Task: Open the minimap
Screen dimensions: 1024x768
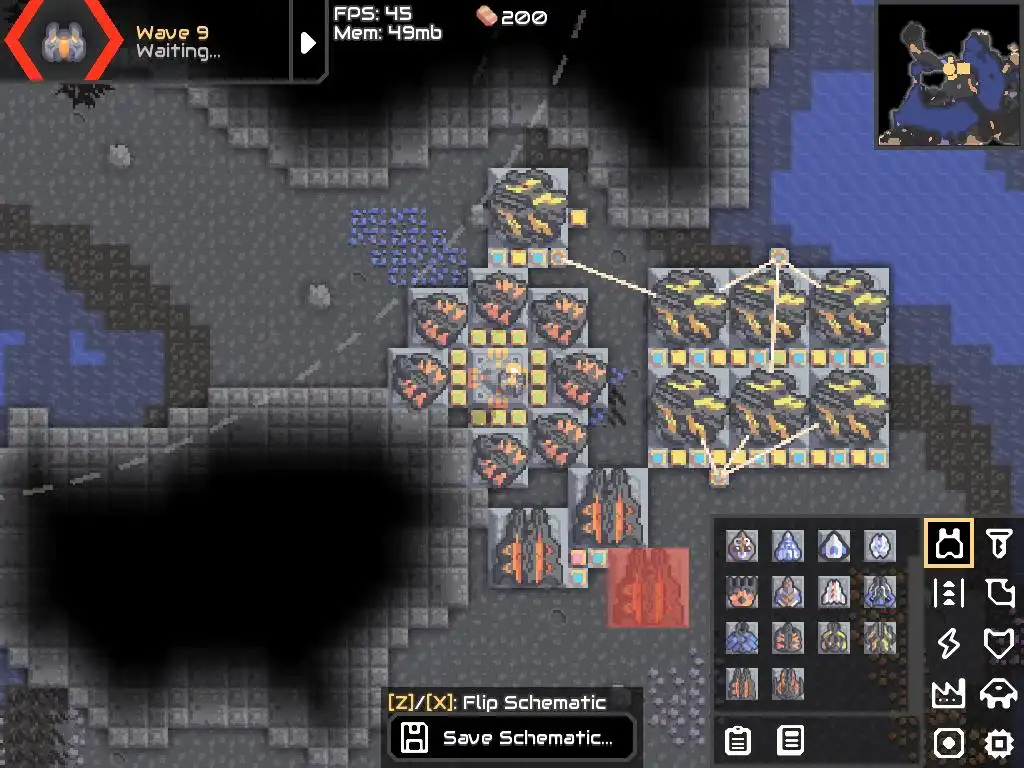Action: pos(947,75)
